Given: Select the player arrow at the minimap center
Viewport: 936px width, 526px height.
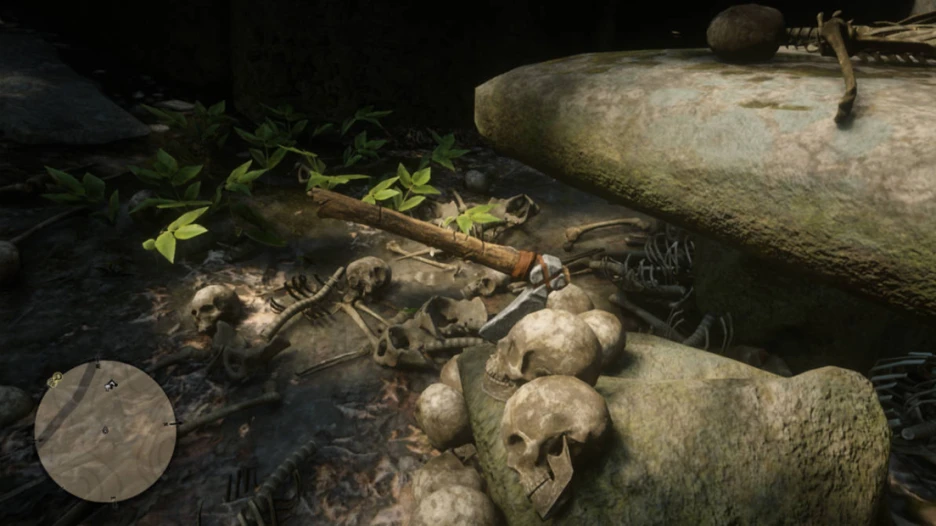Looking at the screenshot, I should [x=106, y=430].
